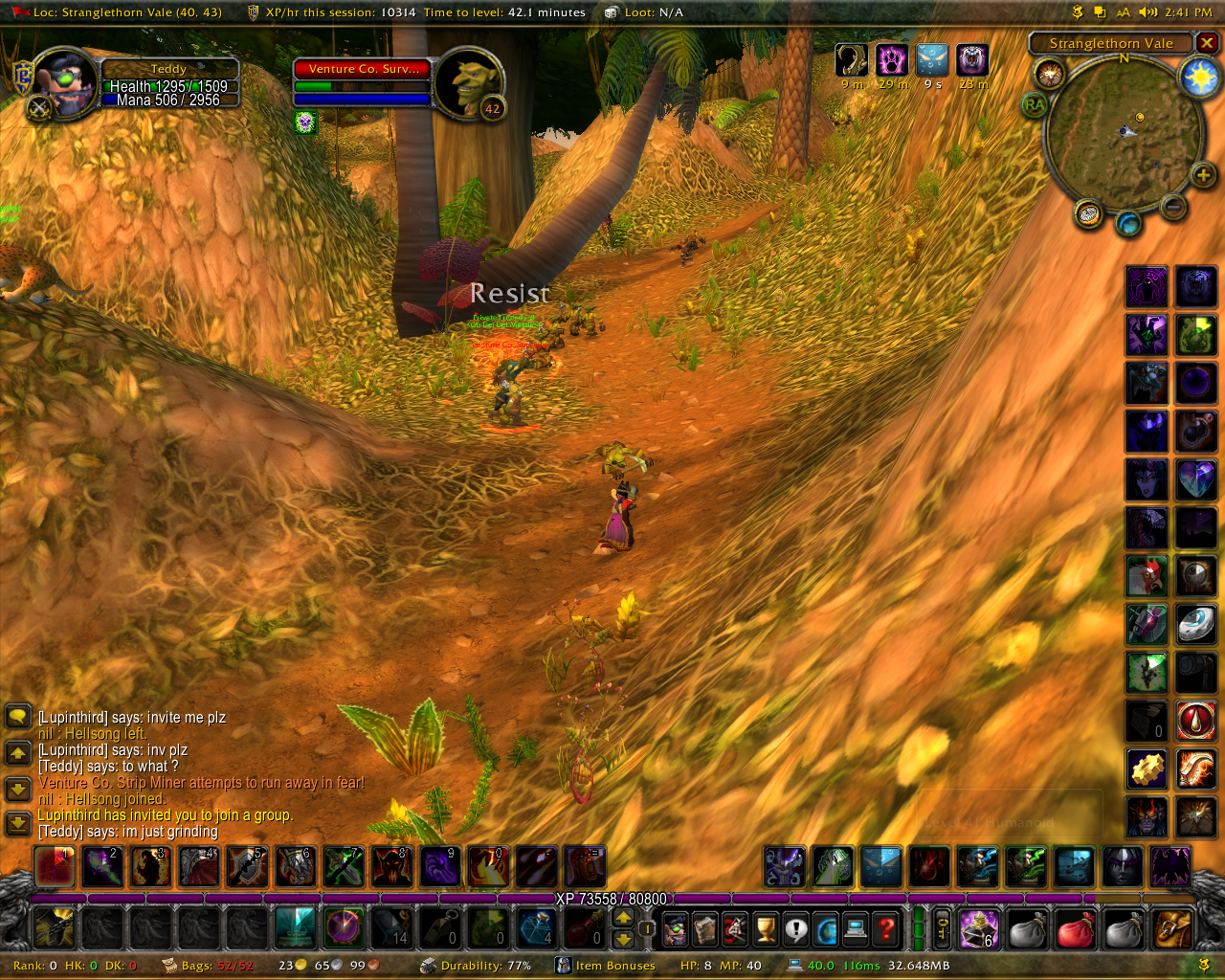The width and height of the screenshot is (1225, 980).
Task: Zoom in the minimap with plus button
Action: click(x=1203, y=175)
